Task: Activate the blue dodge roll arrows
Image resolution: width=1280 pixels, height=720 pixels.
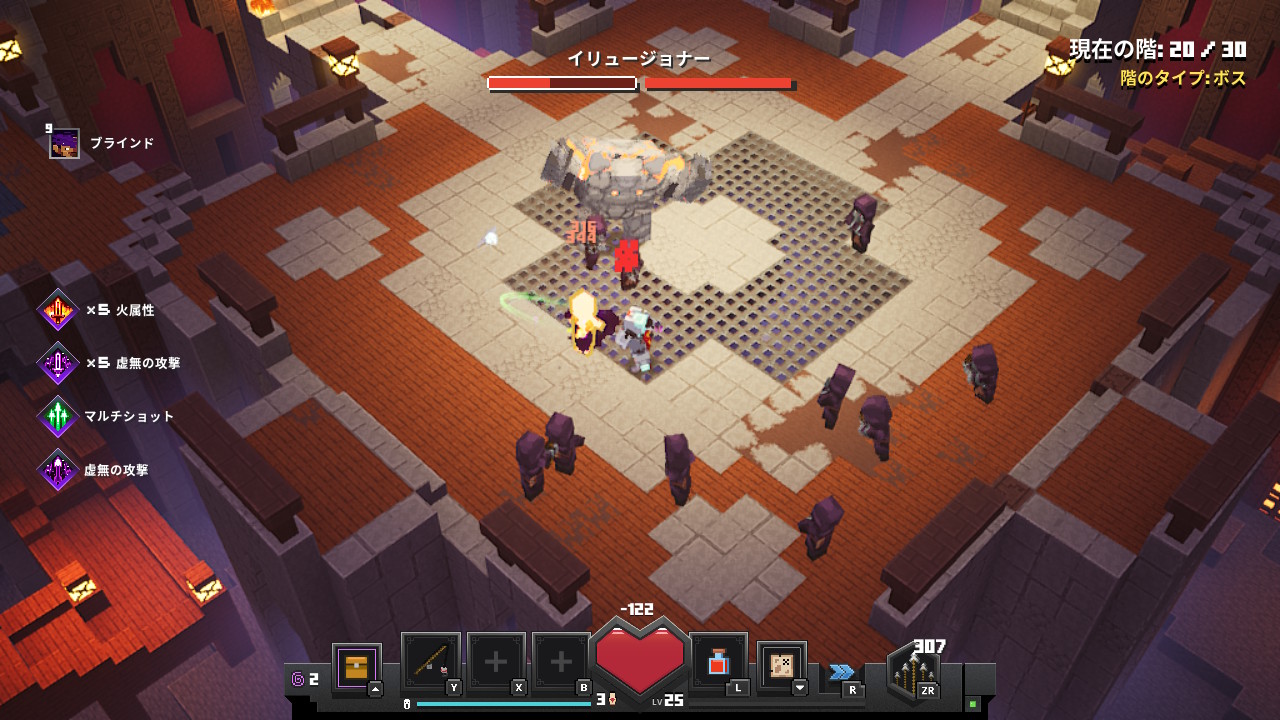Action: click(x=842, y=672)
